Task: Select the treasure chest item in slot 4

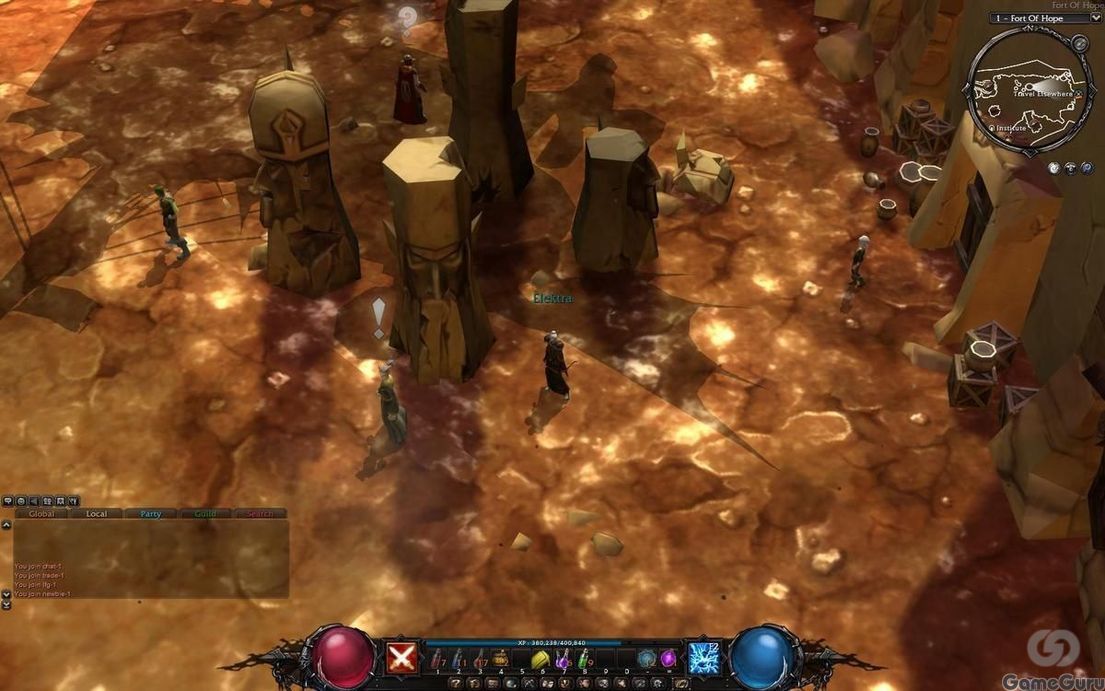Action: 500,659
